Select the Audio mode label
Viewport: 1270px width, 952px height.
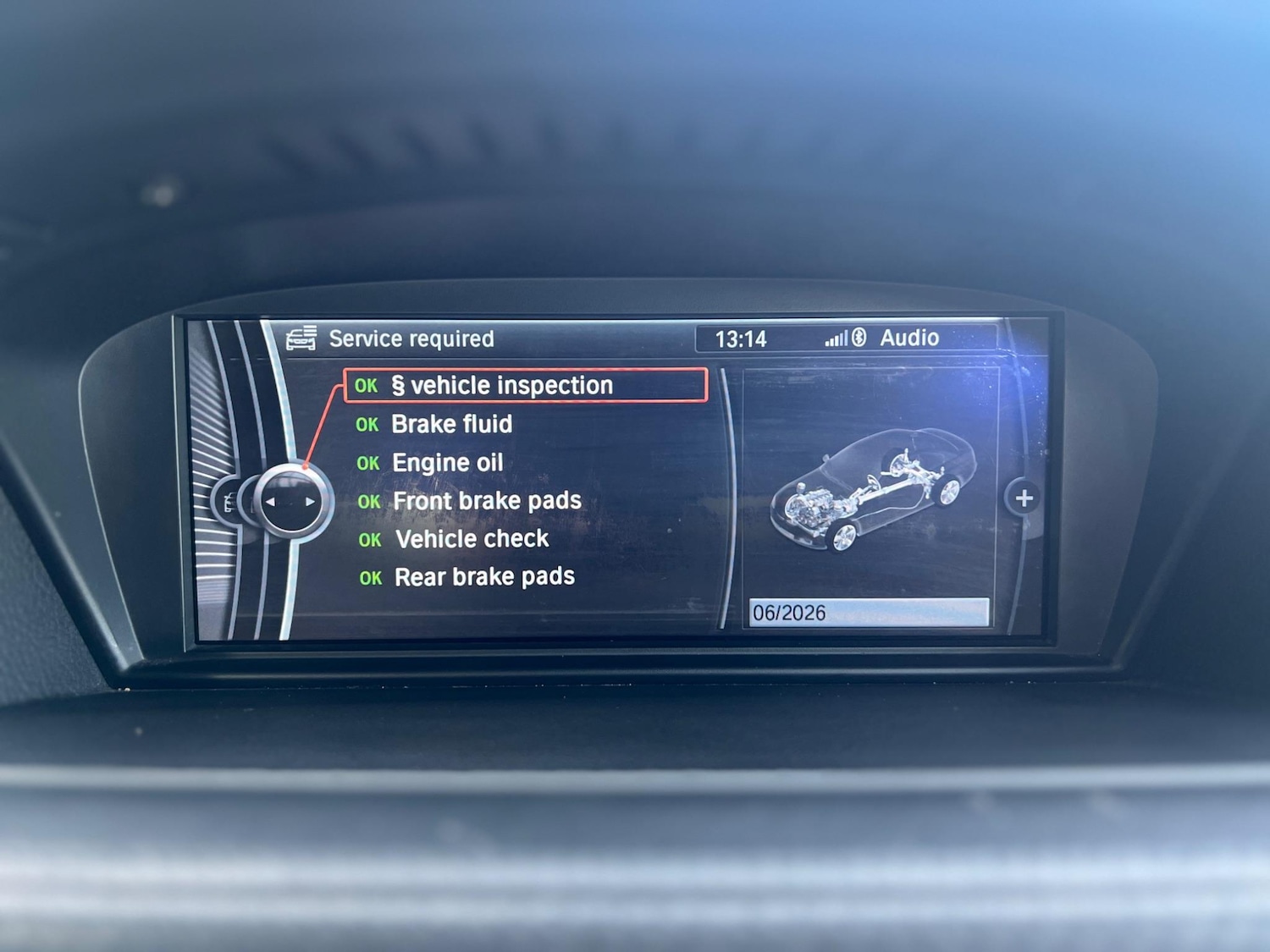click(910, 338)
